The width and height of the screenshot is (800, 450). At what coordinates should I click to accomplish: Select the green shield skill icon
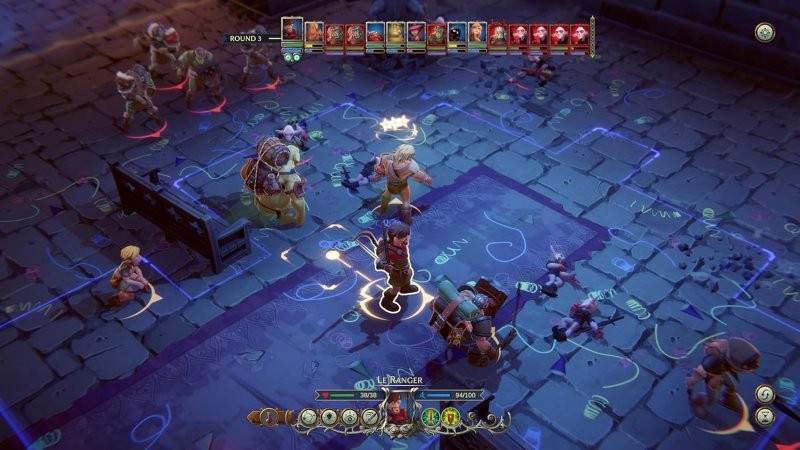click(x=446, y=416)
